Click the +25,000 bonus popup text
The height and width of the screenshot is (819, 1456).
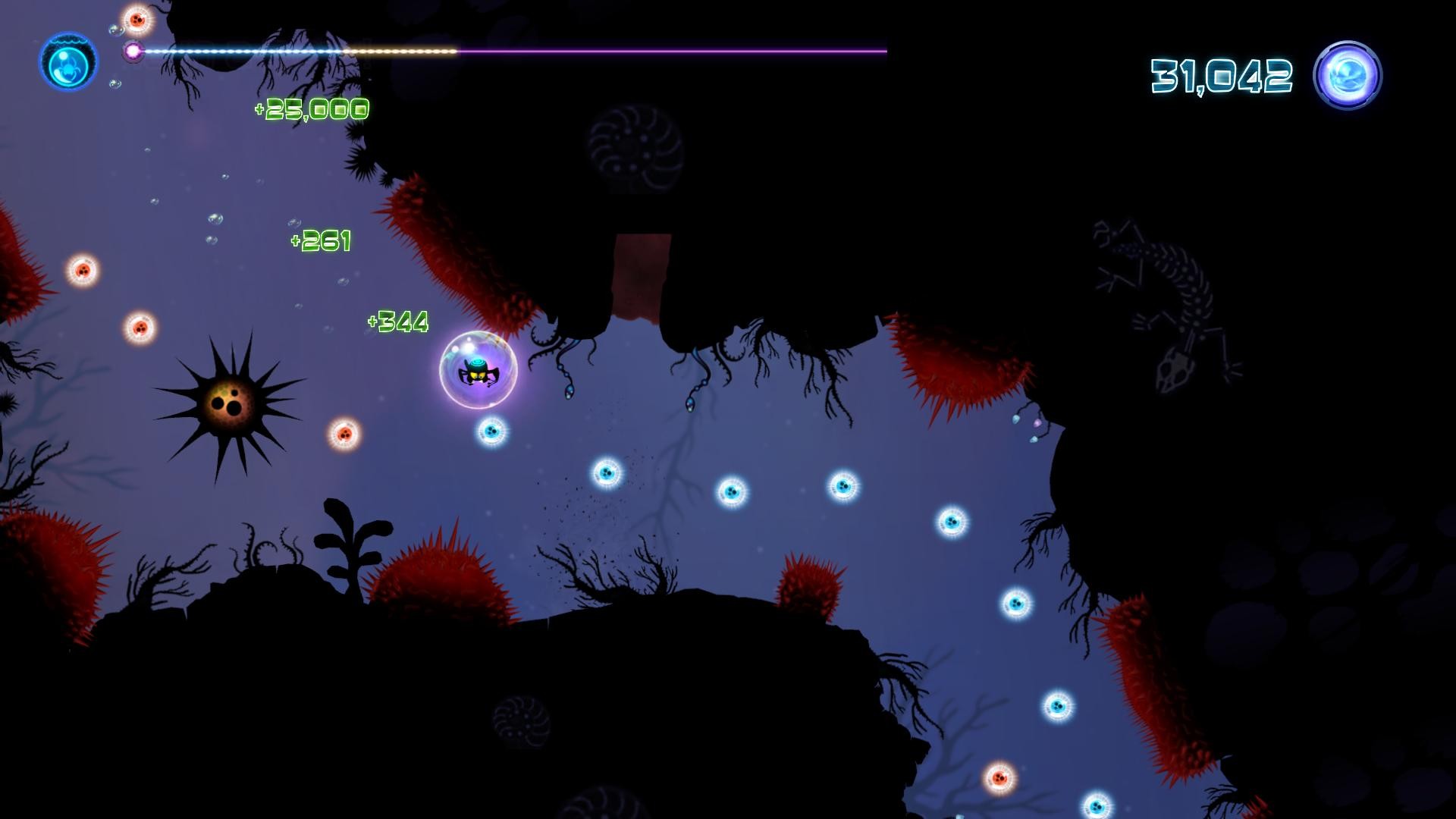(x=311, y=110)
